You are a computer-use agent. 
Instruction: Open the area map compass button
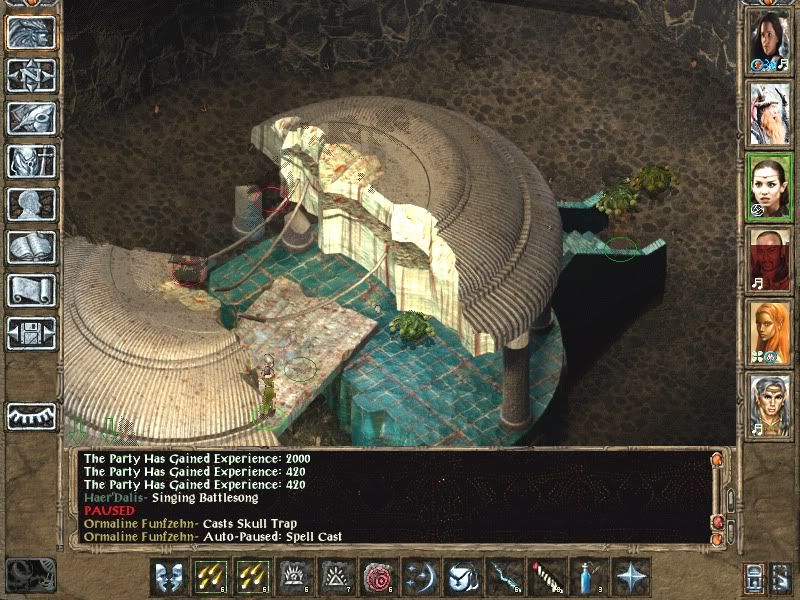point(31,75)
